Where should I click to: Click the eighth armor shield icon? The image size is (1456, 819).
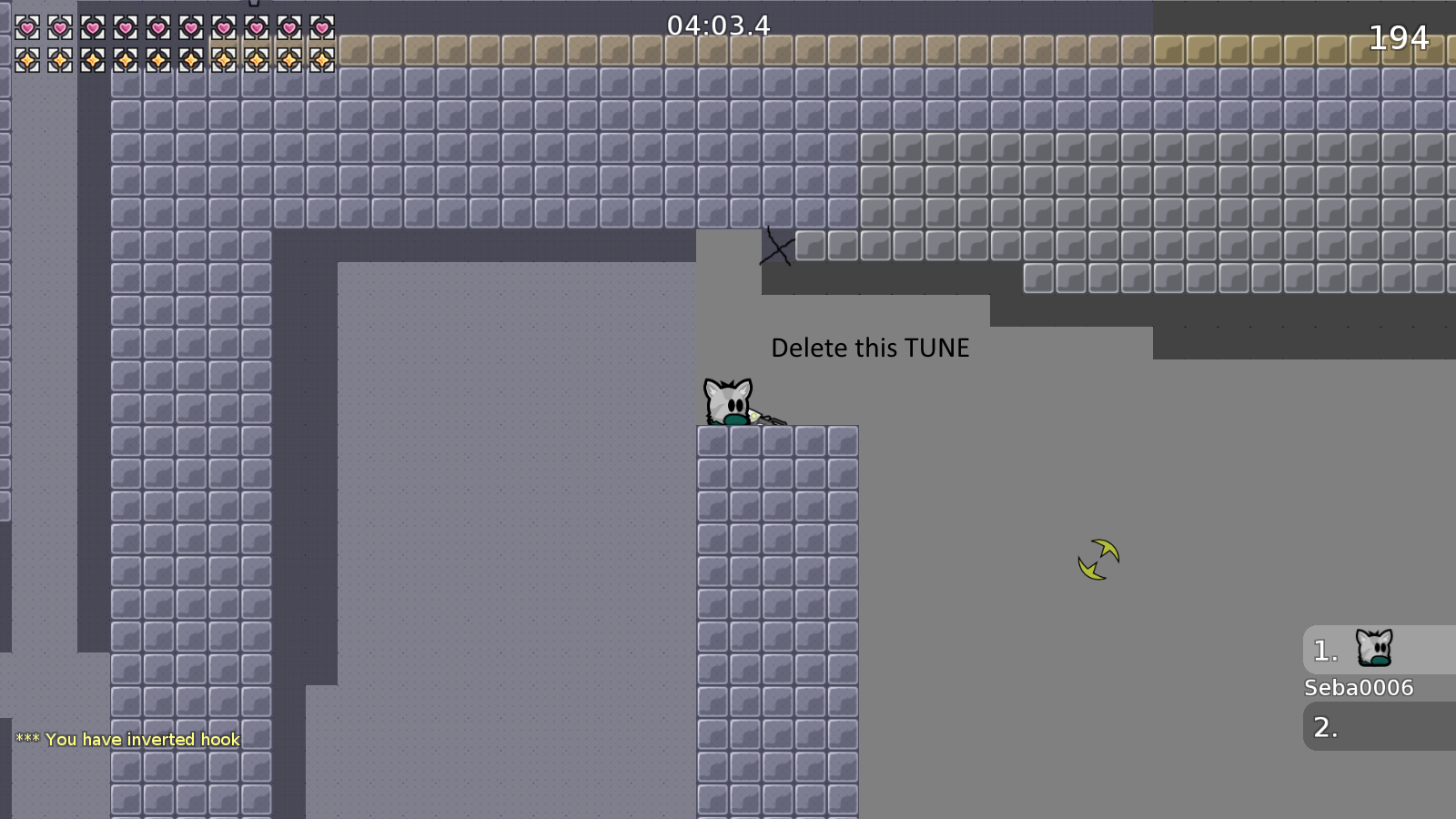click(x=255, y=60)
